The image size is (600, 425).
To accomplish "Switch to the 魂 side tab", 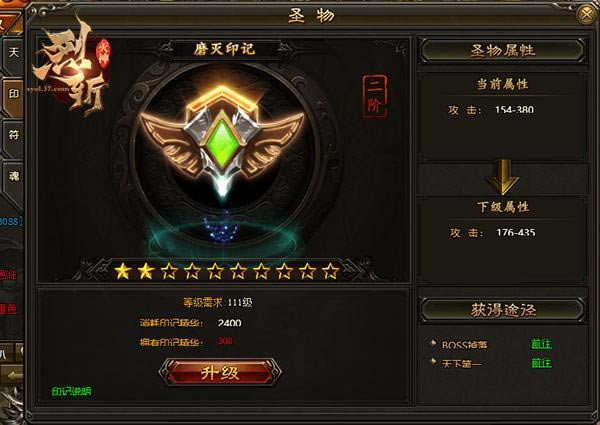I will click(13, 171).
